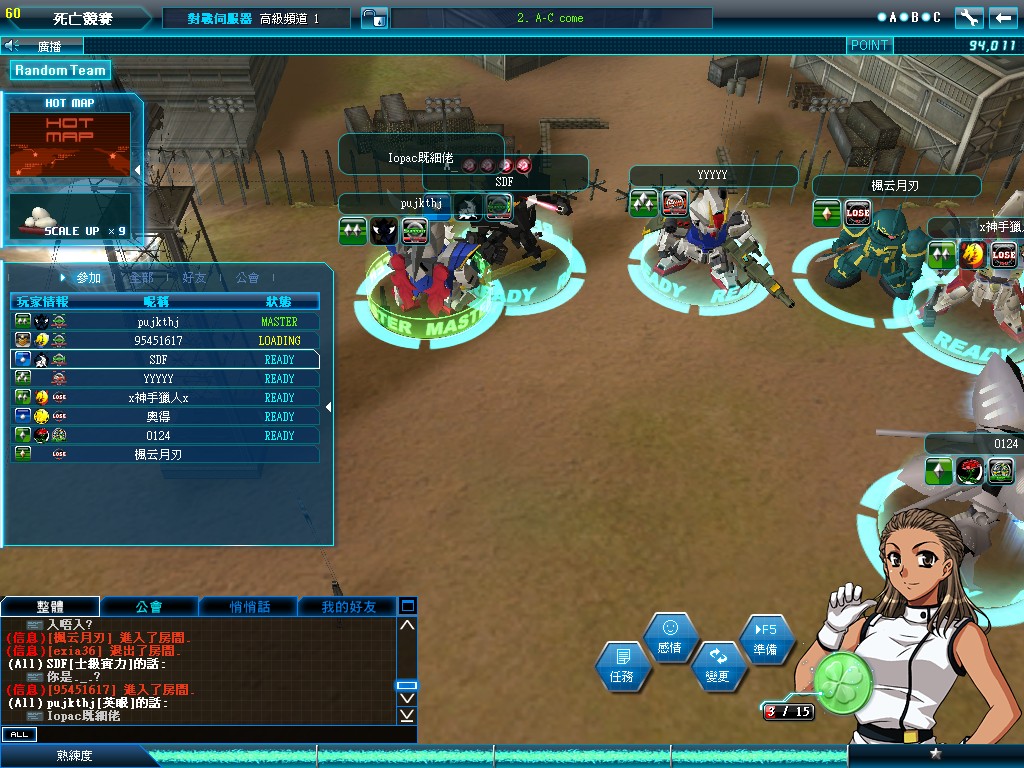Open the 我的好友 chat tab

[x=349, y=607]
